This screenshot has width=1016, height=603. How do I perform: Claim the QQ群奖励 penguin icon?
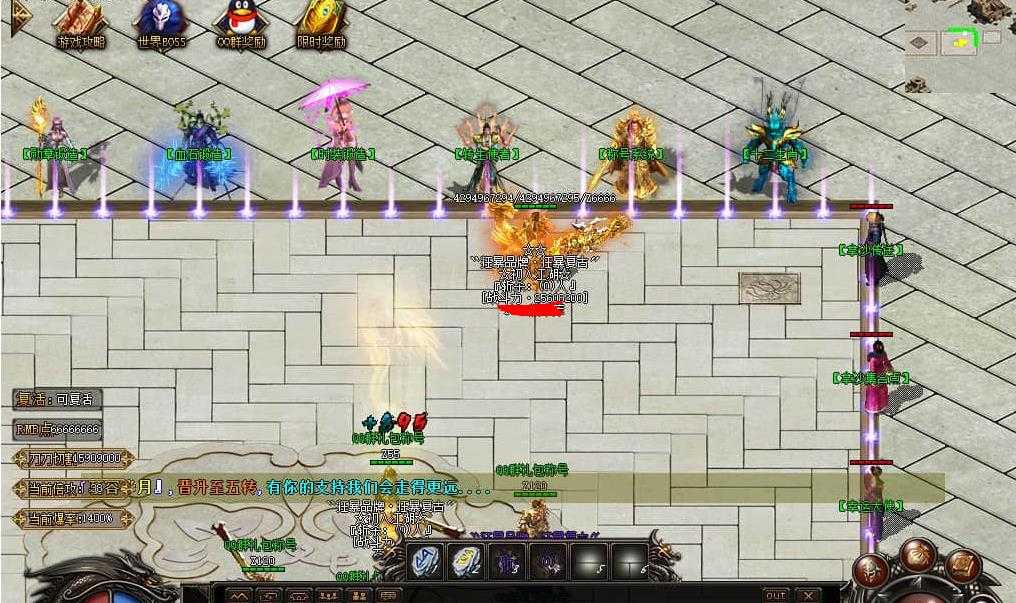(240, 23)
